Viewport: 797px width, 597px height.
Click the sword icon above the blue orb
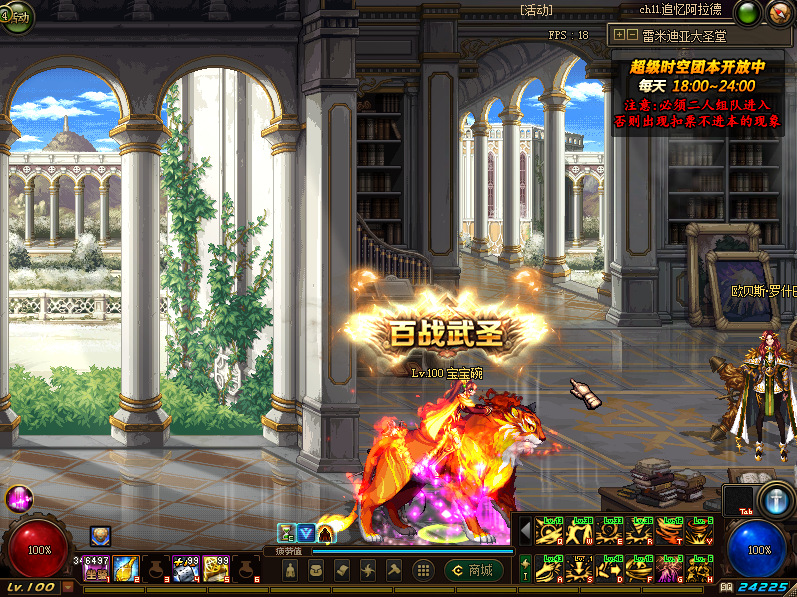pos(775,500)
